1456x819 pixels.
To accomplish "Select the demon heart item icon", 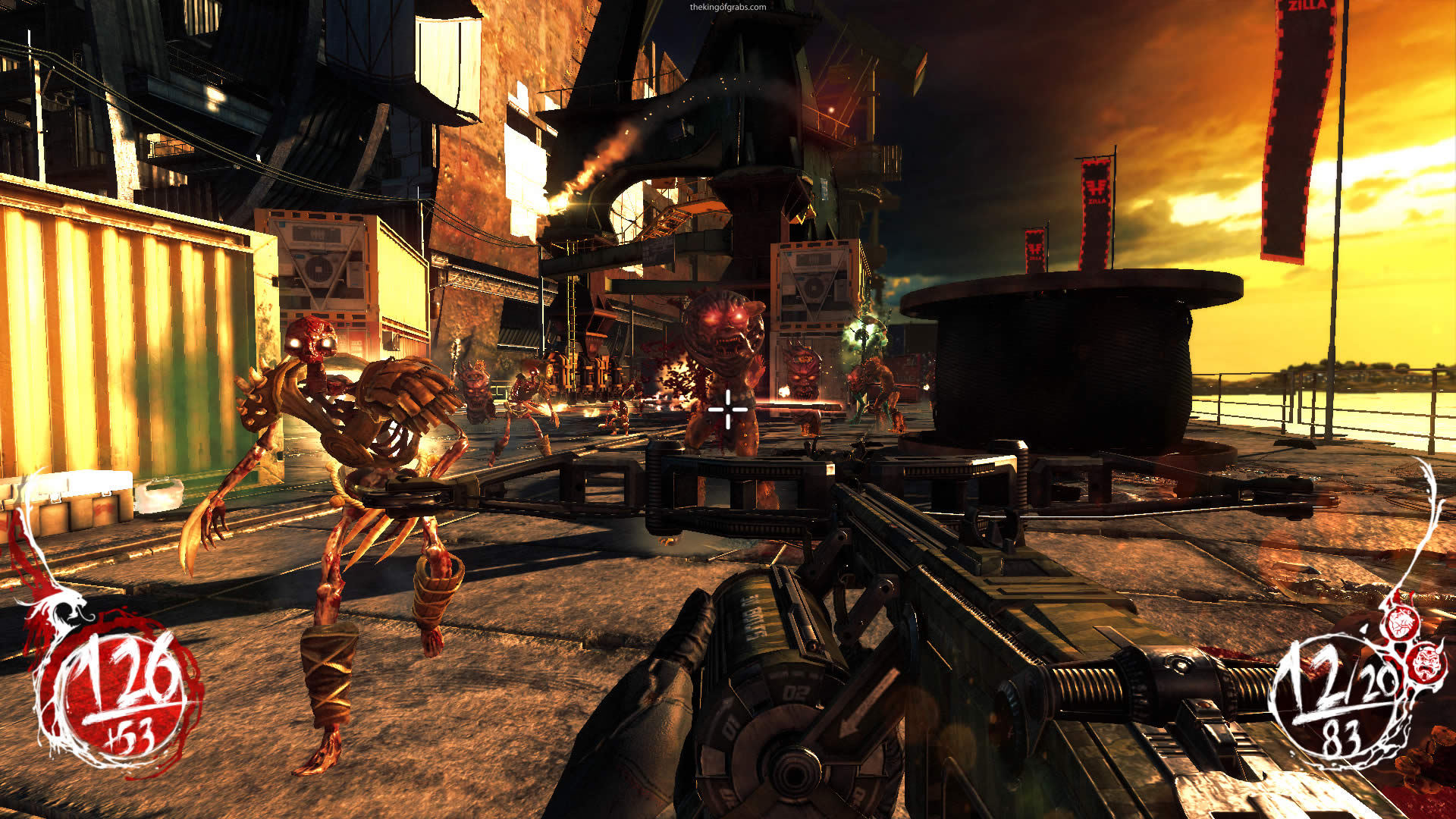I will (x=1400, y=623).
